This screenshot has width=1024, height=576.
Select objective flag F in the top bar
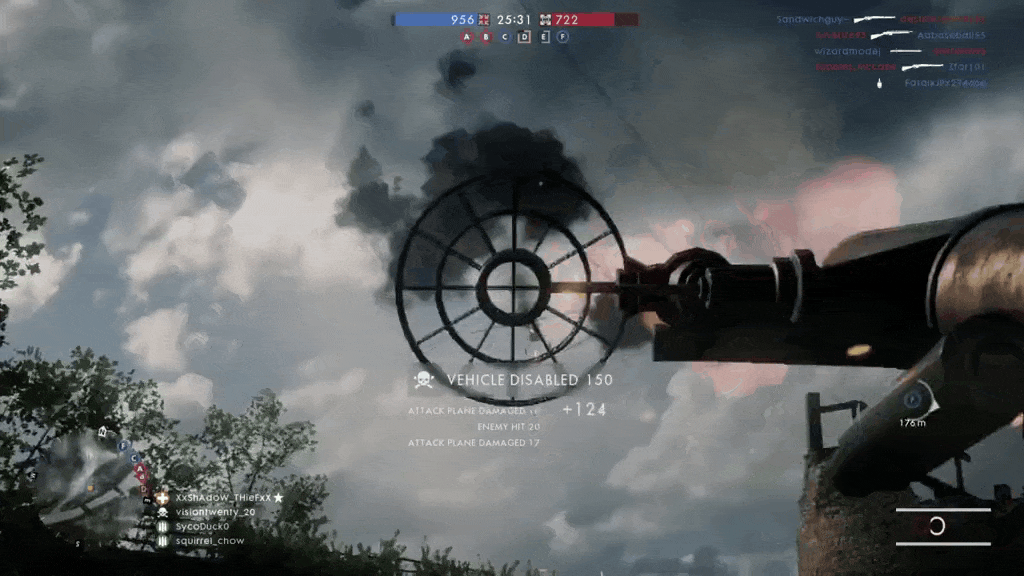click(563, 37)
